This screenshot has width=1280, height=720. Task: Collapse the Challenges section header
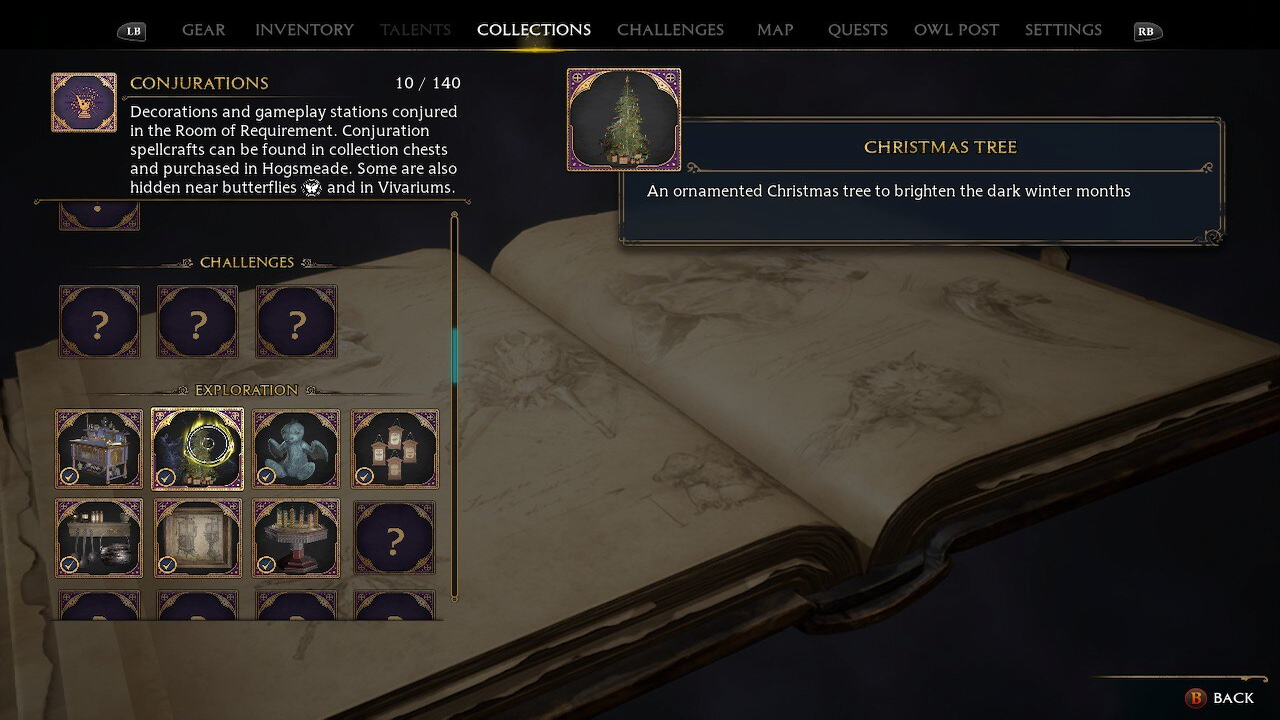247,262
